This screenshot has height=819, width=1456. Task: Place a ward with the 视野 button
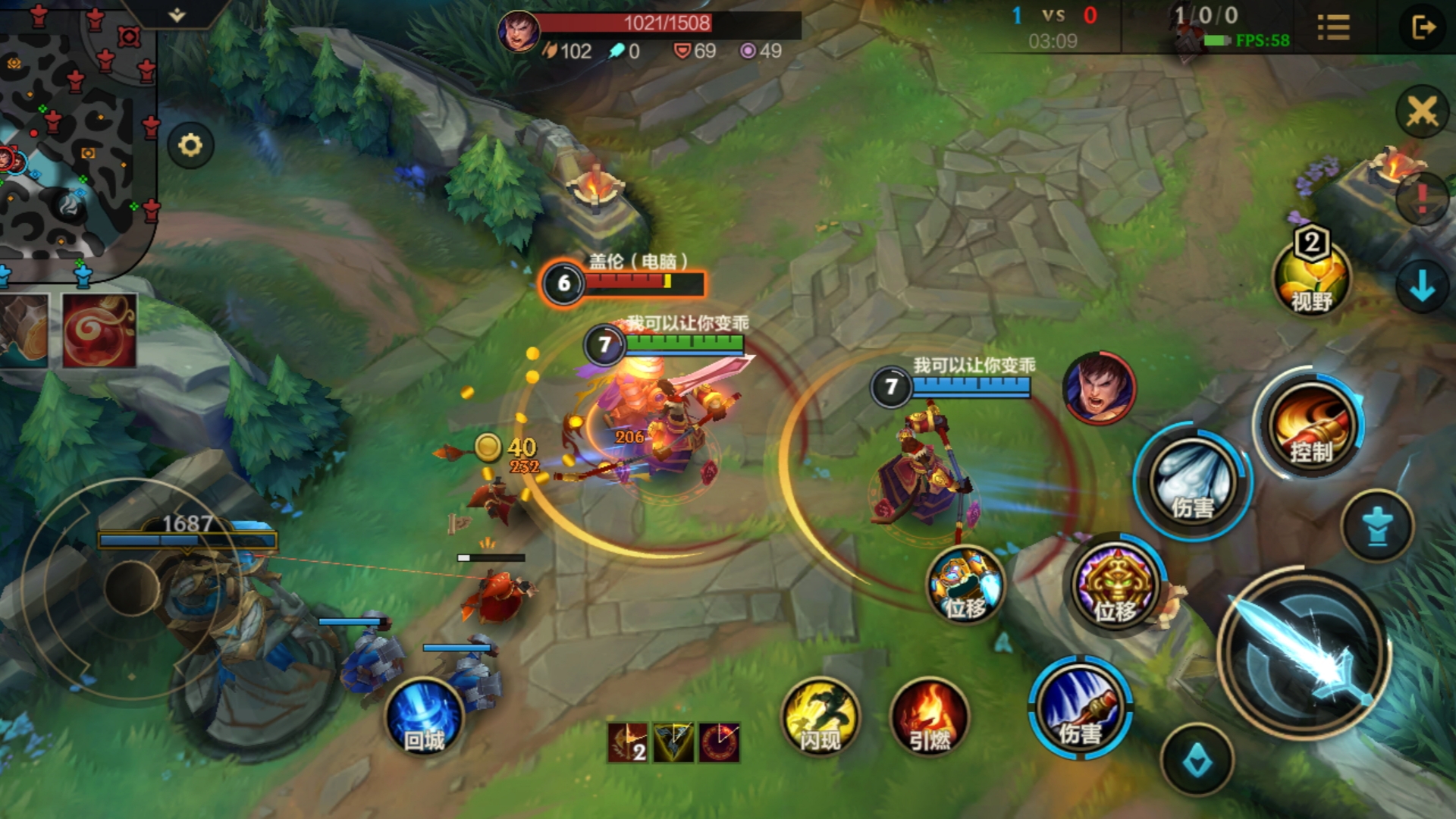[x=1311, y=278]
